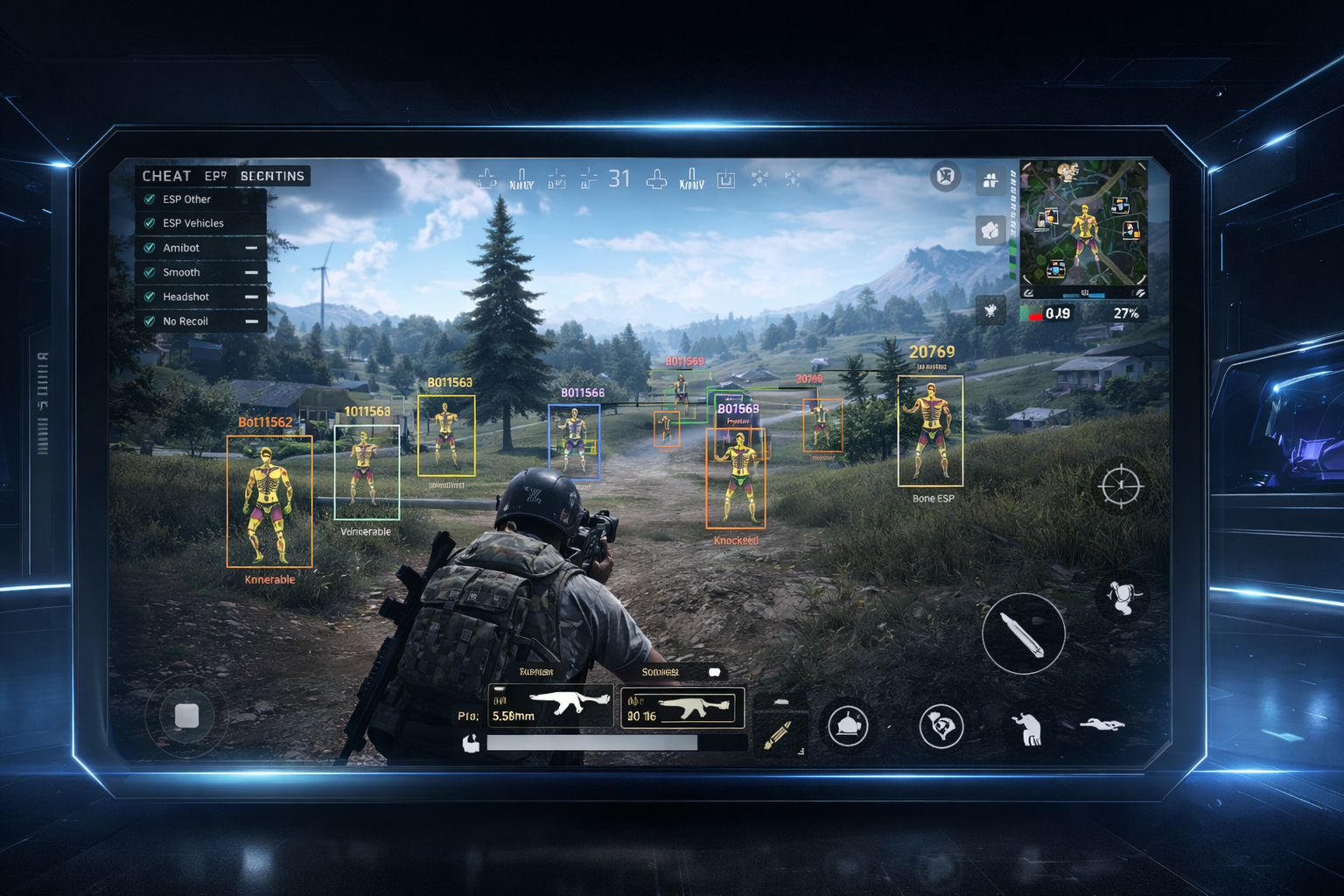Tap the crosshair aim button
The image size is (1344, 896).
pyautogui.click(x=1120, y=486)
